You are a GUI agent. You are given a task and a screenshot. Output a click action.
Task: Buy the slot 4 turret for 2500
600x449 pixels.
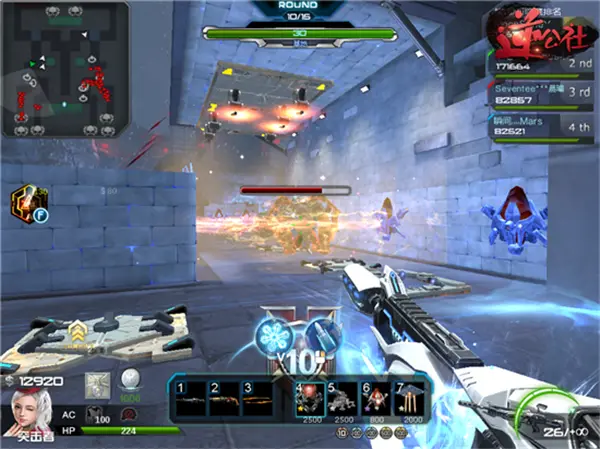click(310, 397)
